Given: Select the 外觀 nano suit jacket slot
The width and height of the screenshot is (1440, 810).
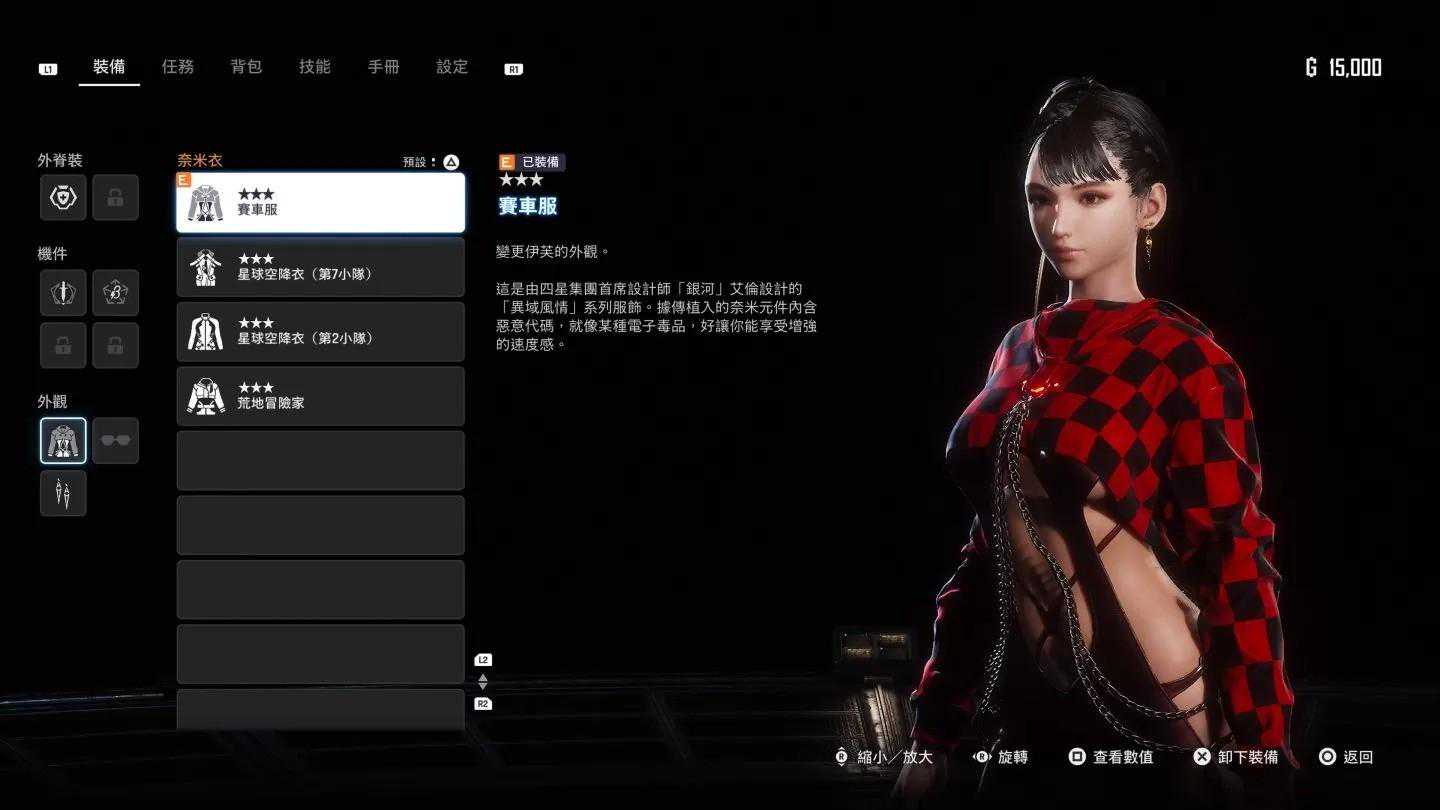Looking at the screenshot, I should [x=63, y=441].
